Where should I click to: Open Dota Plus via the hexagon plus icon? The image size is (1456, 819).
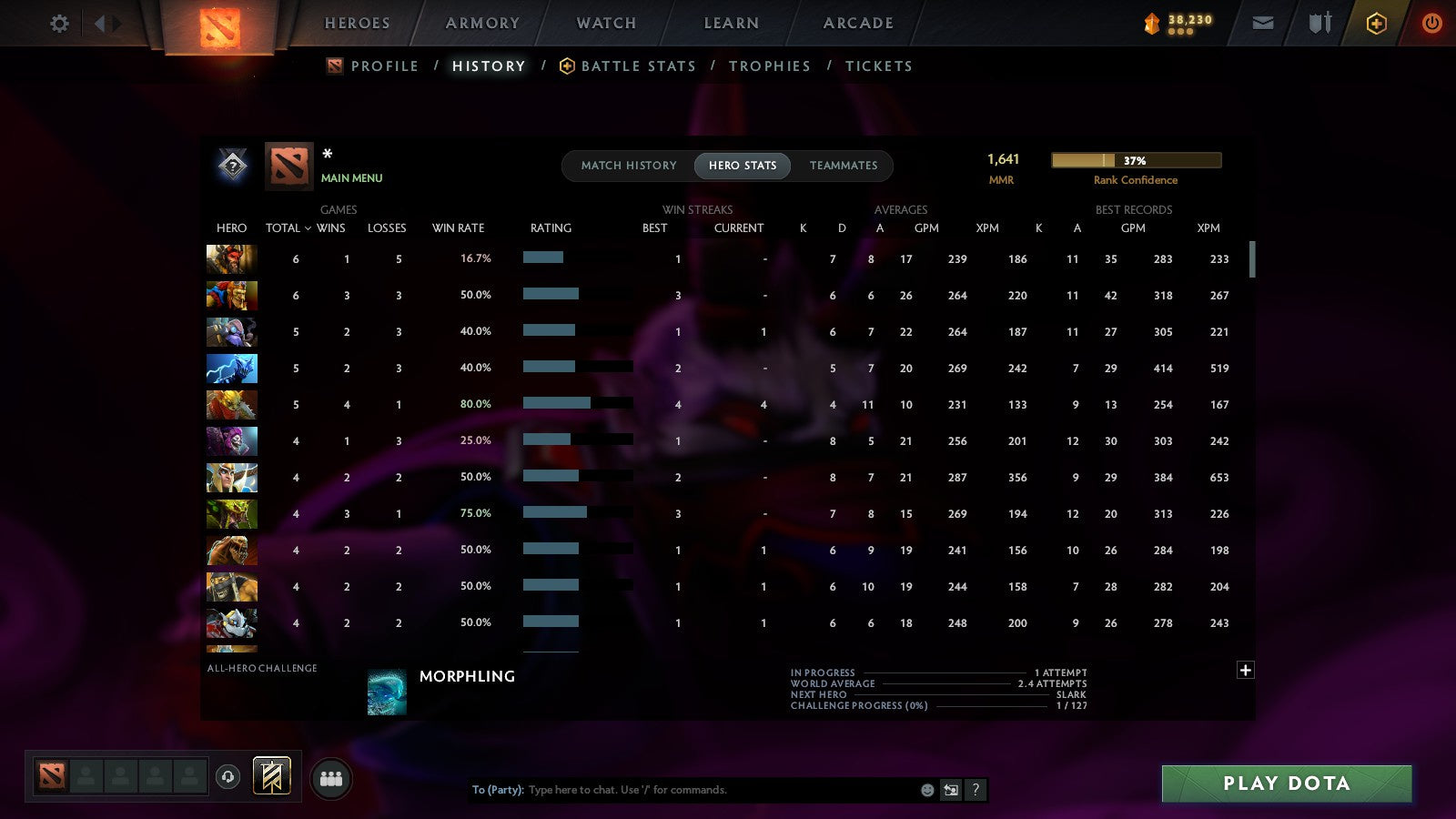(1376, 23)
